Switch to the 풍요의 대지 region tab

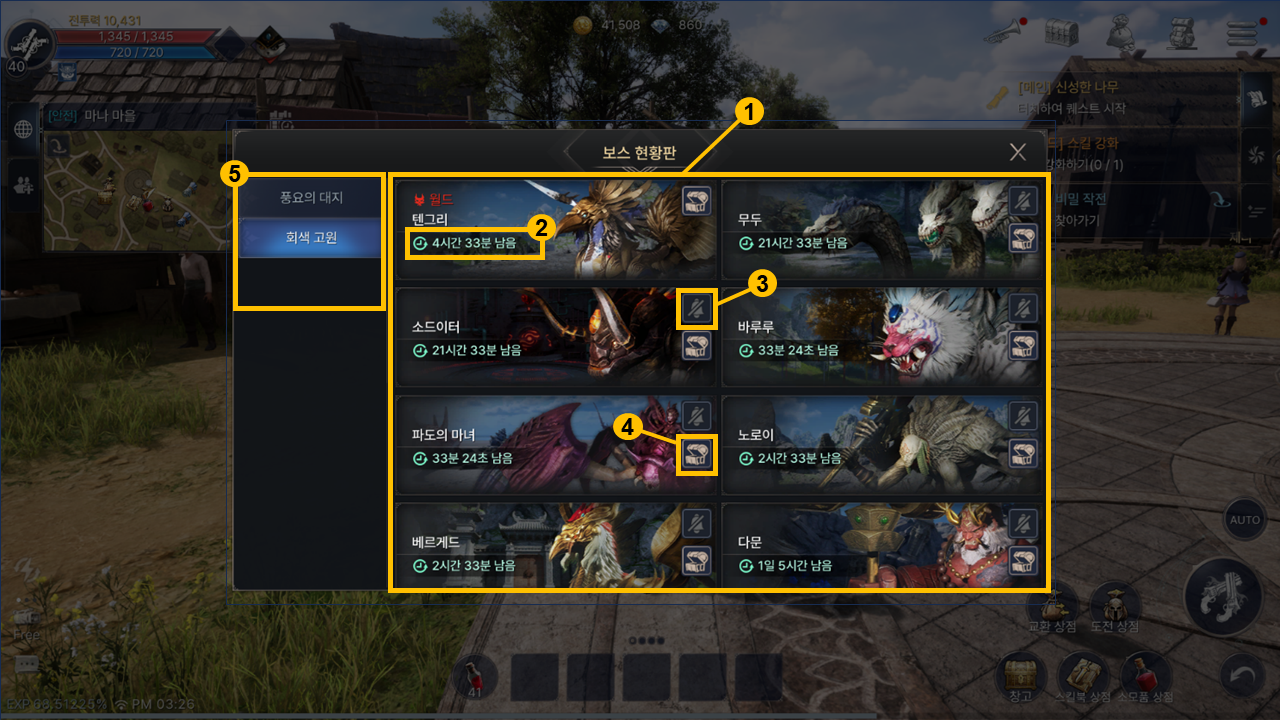point(310,198)
